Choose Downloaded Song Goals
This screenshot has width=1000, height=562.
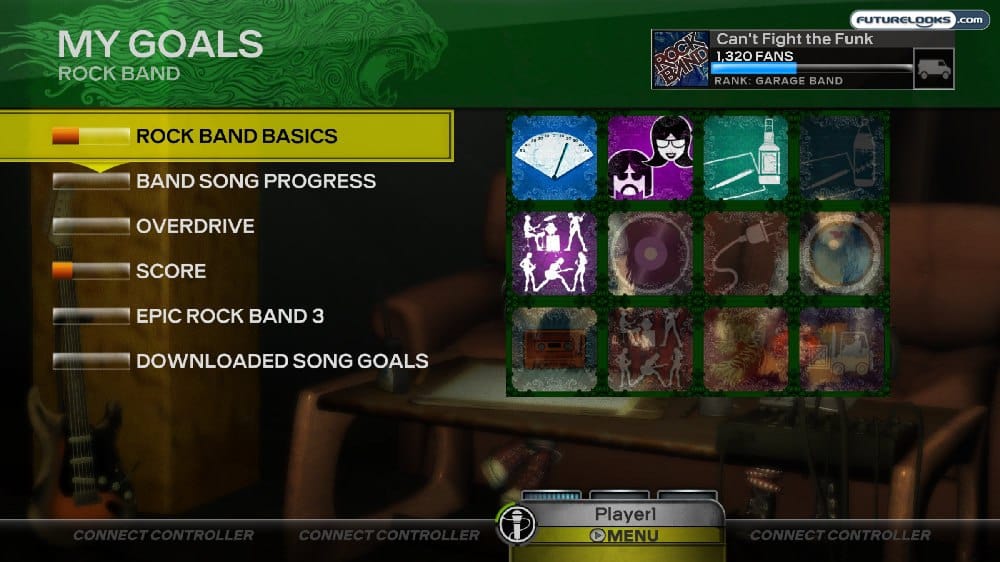[282, 361]
